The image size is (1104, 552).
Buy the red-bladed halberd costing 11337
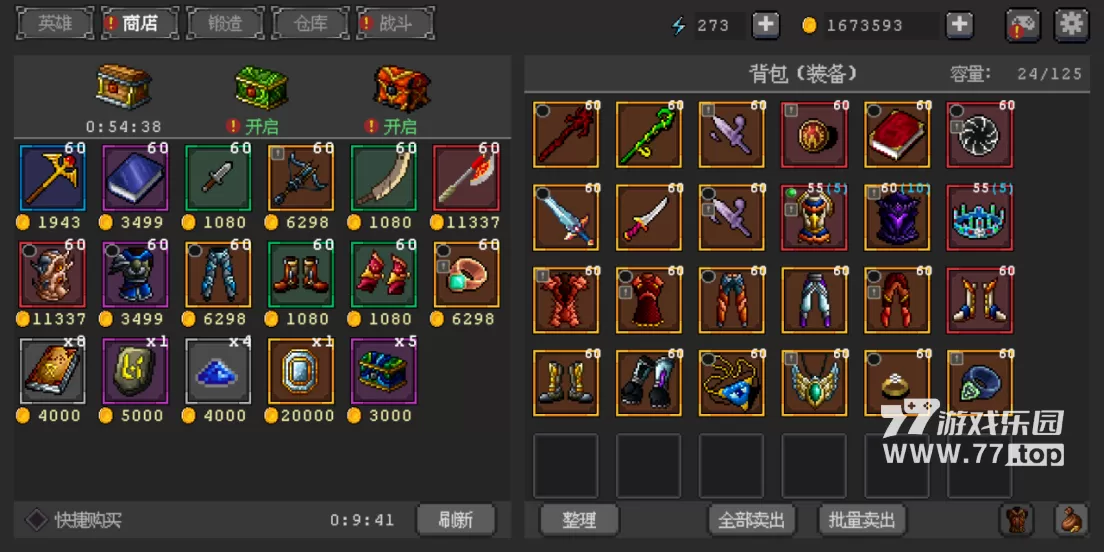coord(466,178)
